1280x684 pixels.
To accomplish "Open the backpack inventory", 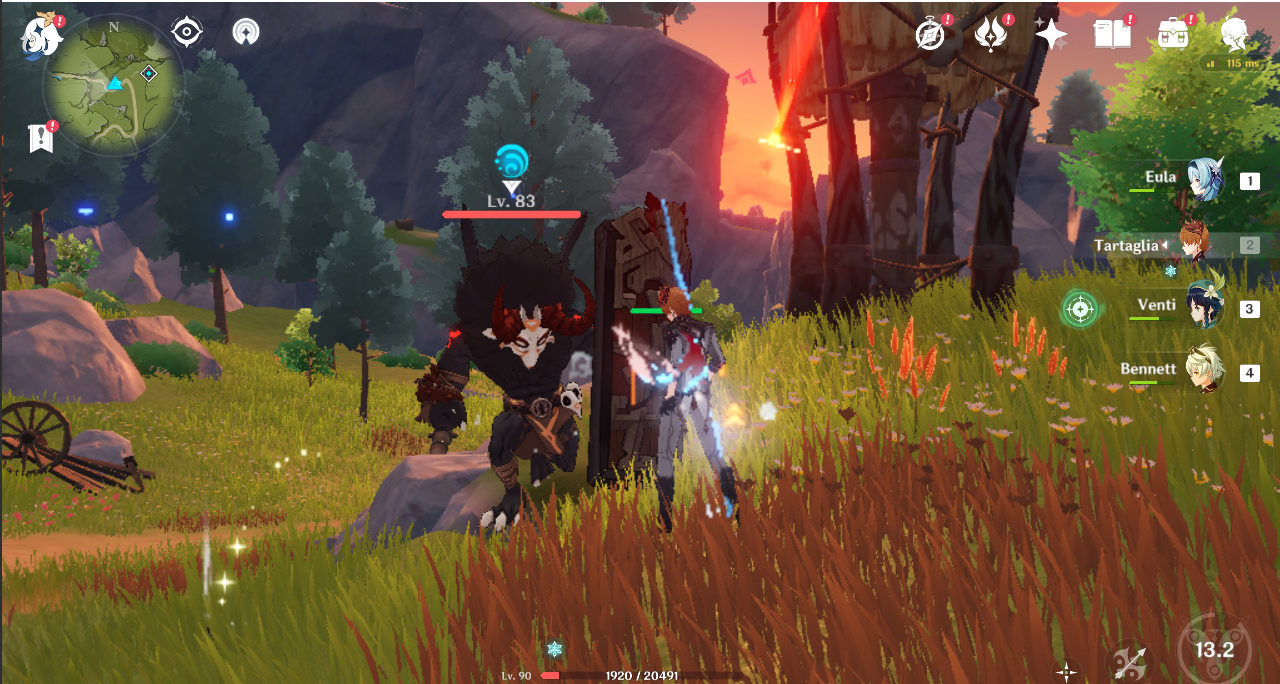I will tap(1172, 35).
